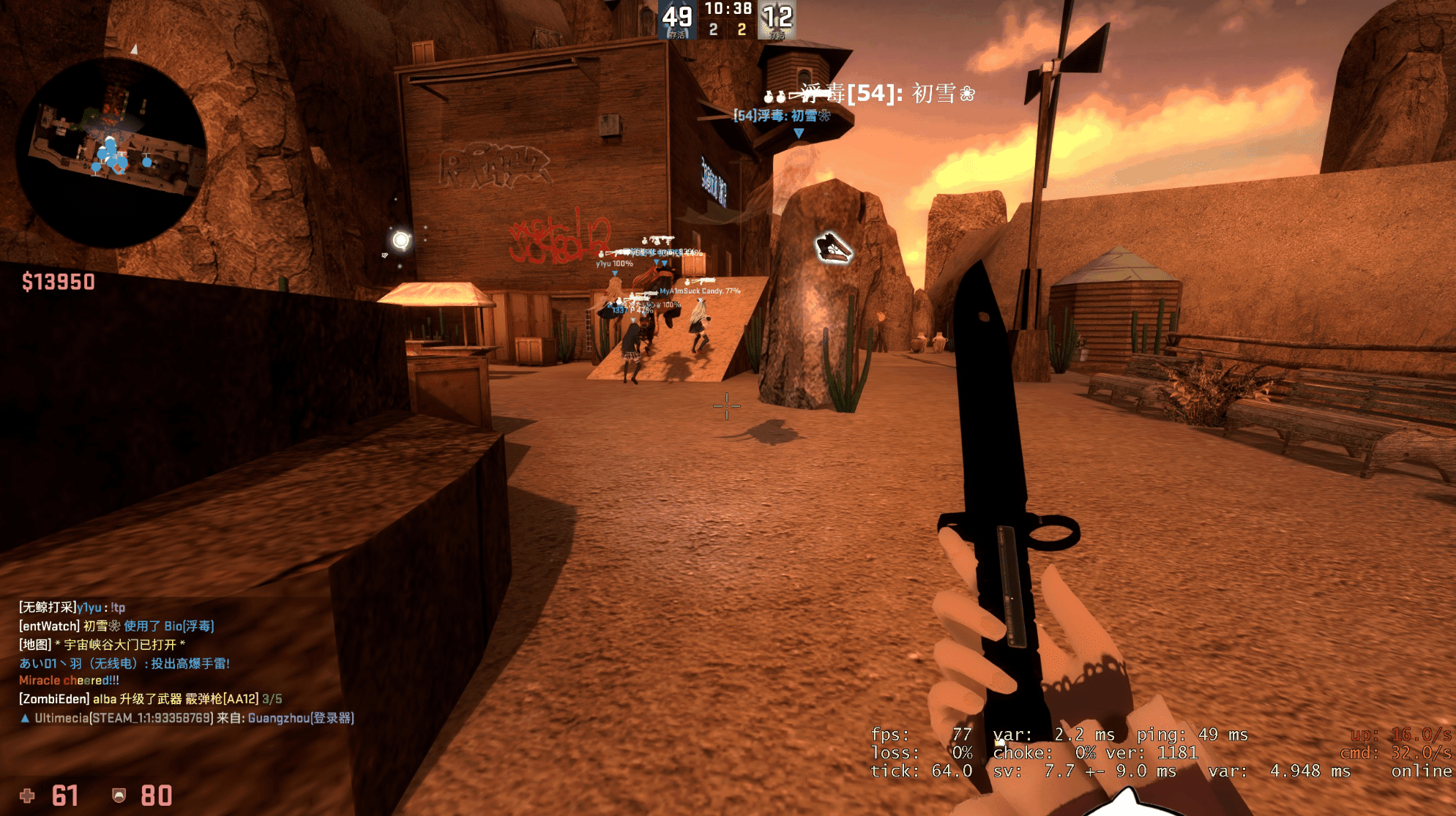Select the entWatch Bio chat message

pyautogui.click(x=116, y=626)
